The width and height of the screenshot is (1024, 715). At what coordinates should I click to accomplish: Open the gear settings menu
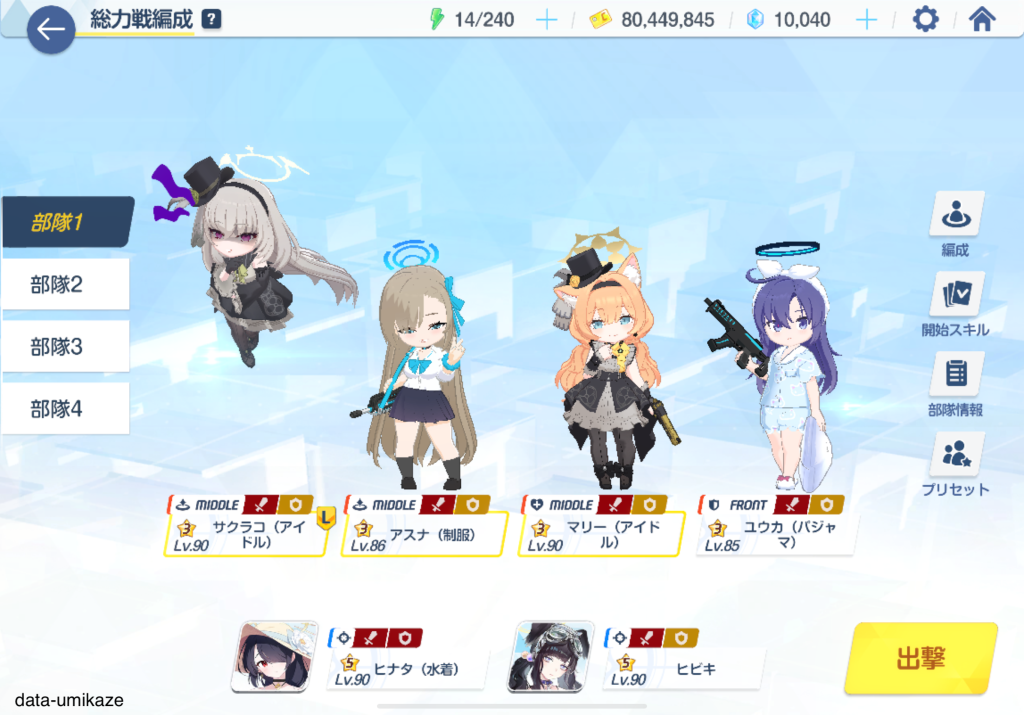pos(926,20)
